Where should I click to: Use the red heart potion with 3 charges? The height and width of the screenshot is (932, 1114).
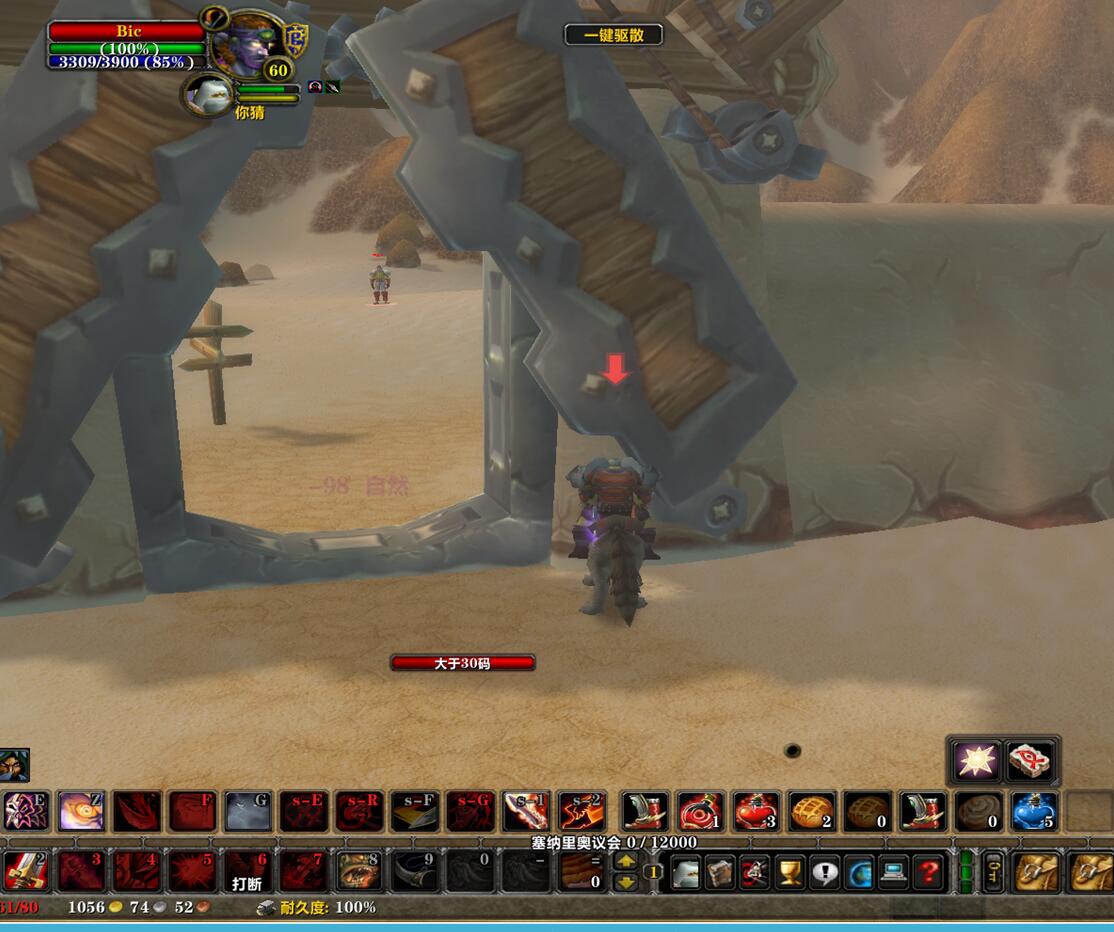tap(756, 811)
